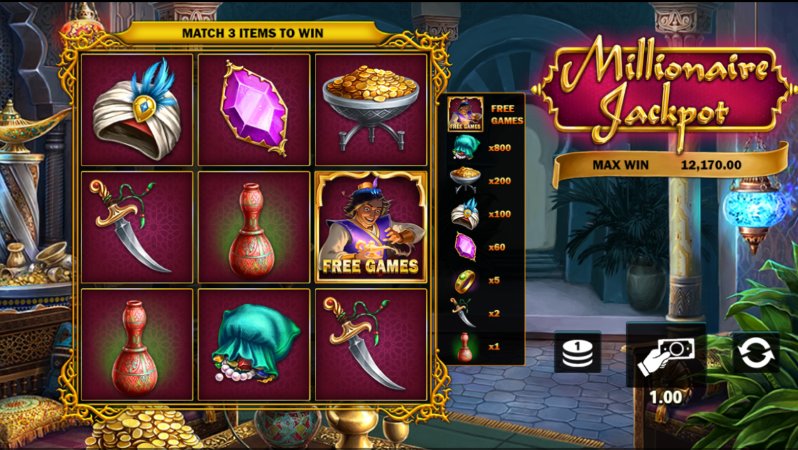
Task: Pick the Free Games genie tile
Action: (371, 227)
